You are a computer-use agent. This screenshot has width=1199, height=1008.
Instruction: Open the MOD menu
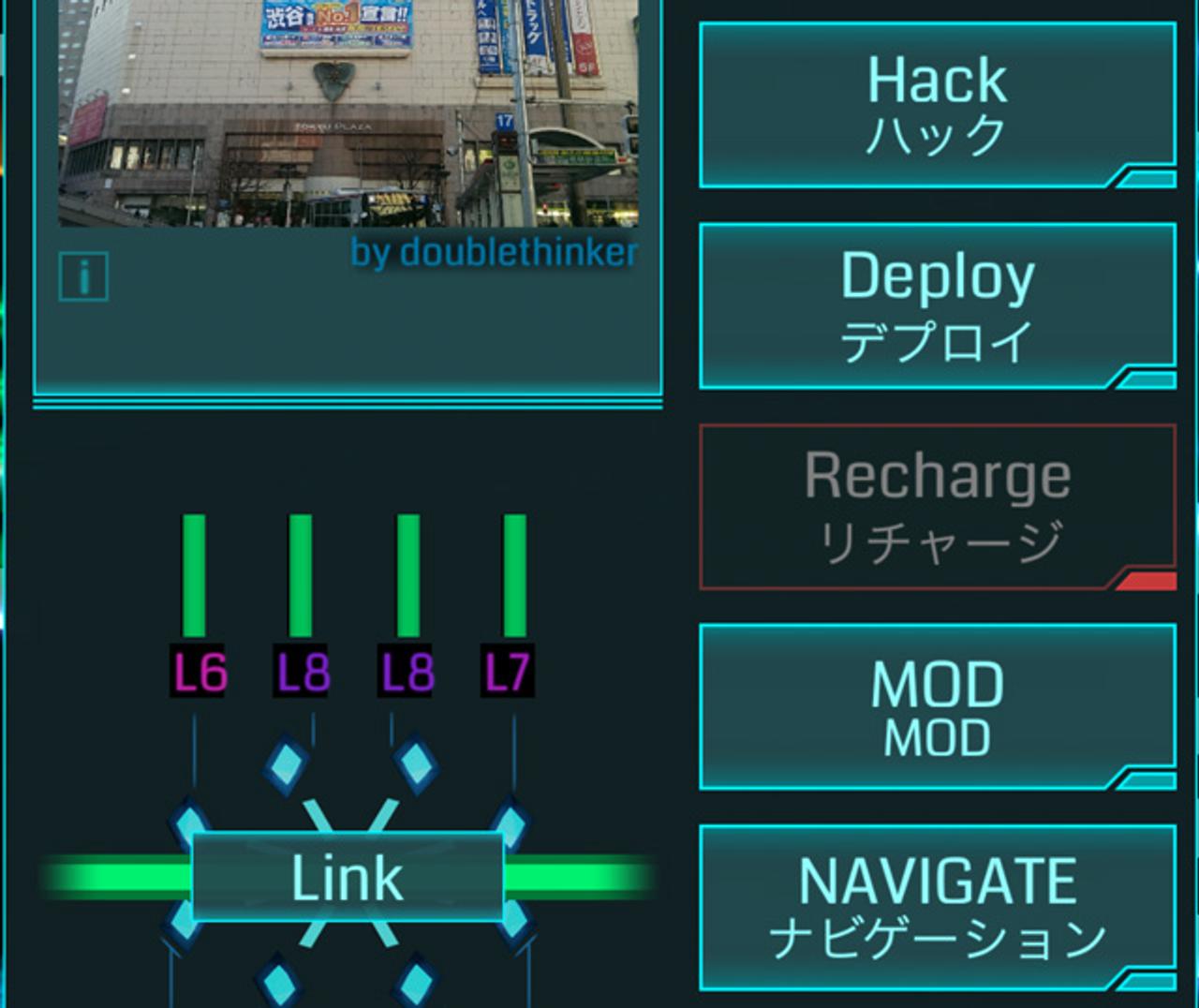click(x=937, y=705)
